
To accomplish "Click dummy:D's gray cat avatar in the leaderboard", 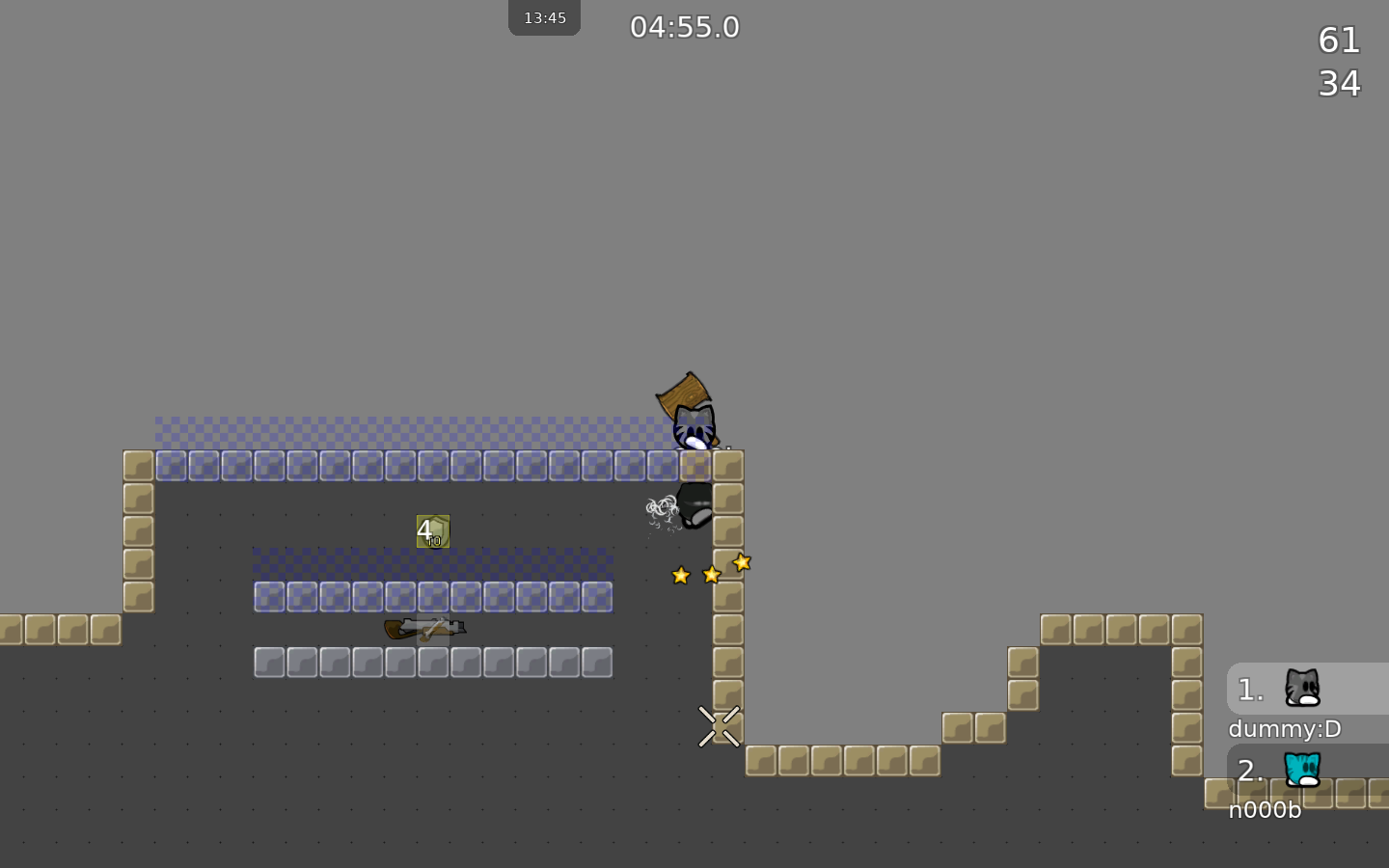I will 1304,689.
